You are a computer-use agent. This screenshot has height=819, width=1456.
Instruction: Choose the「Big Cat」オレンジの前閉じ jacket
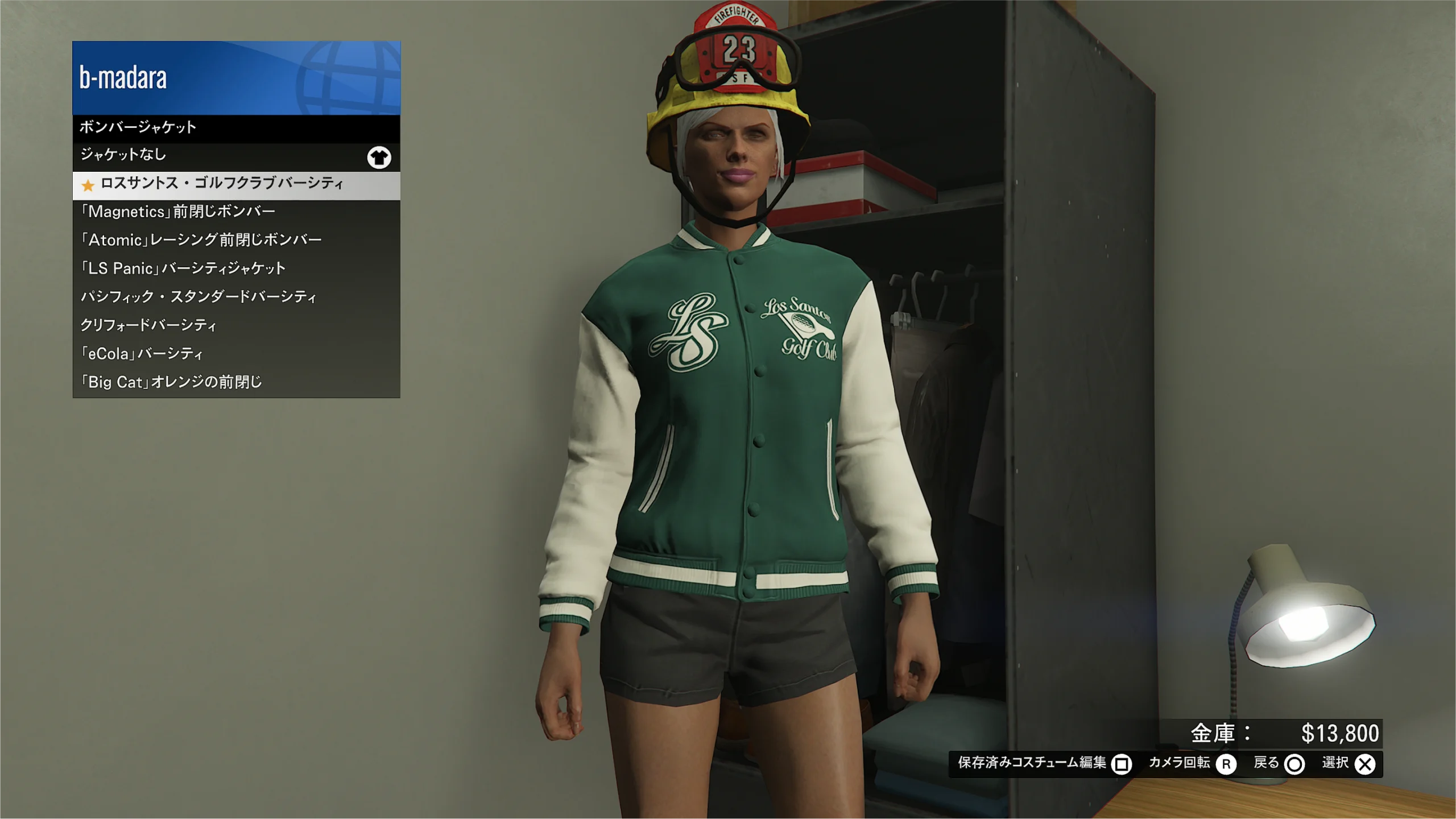236,382
